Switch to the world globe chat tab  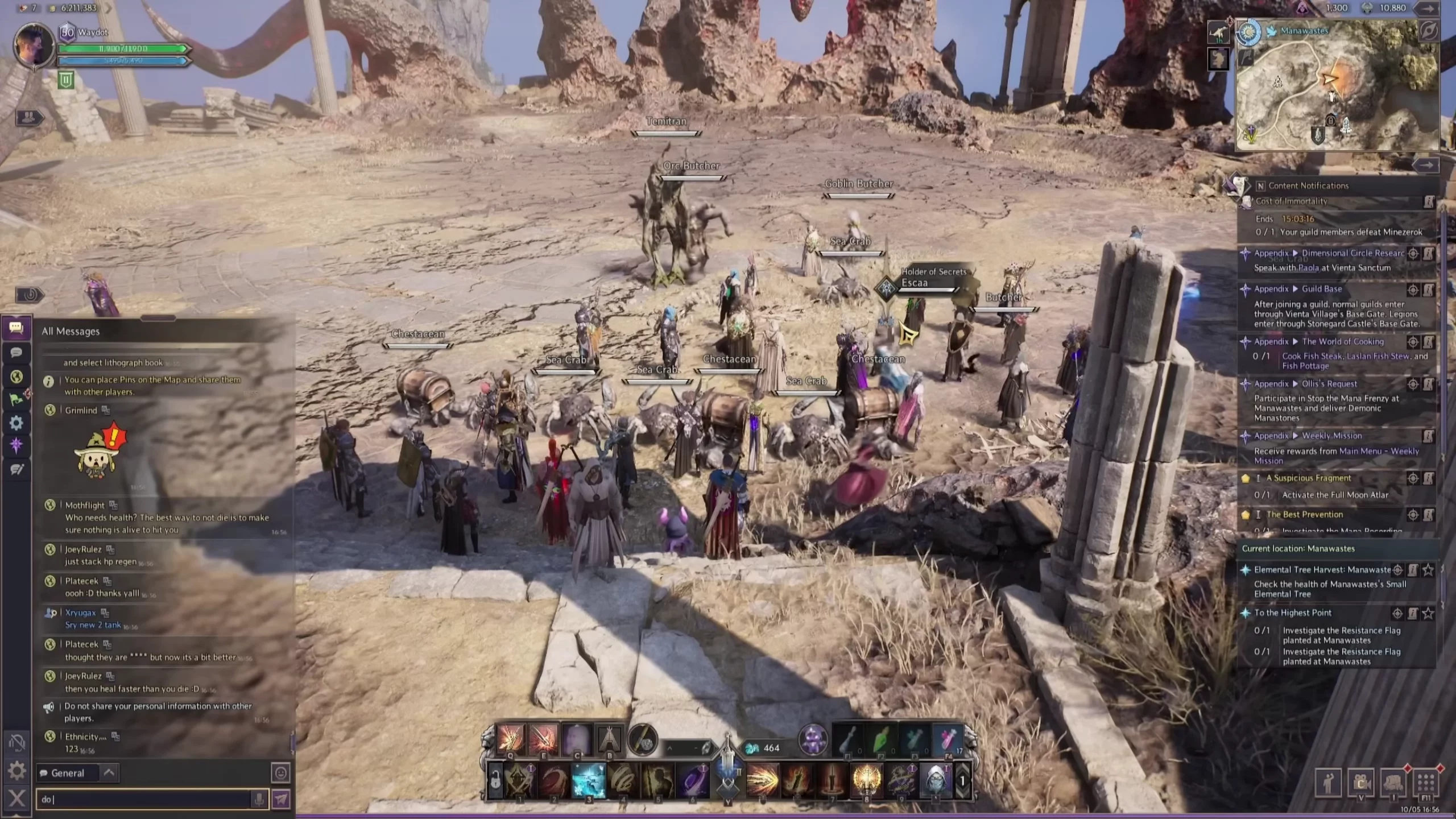16,377
